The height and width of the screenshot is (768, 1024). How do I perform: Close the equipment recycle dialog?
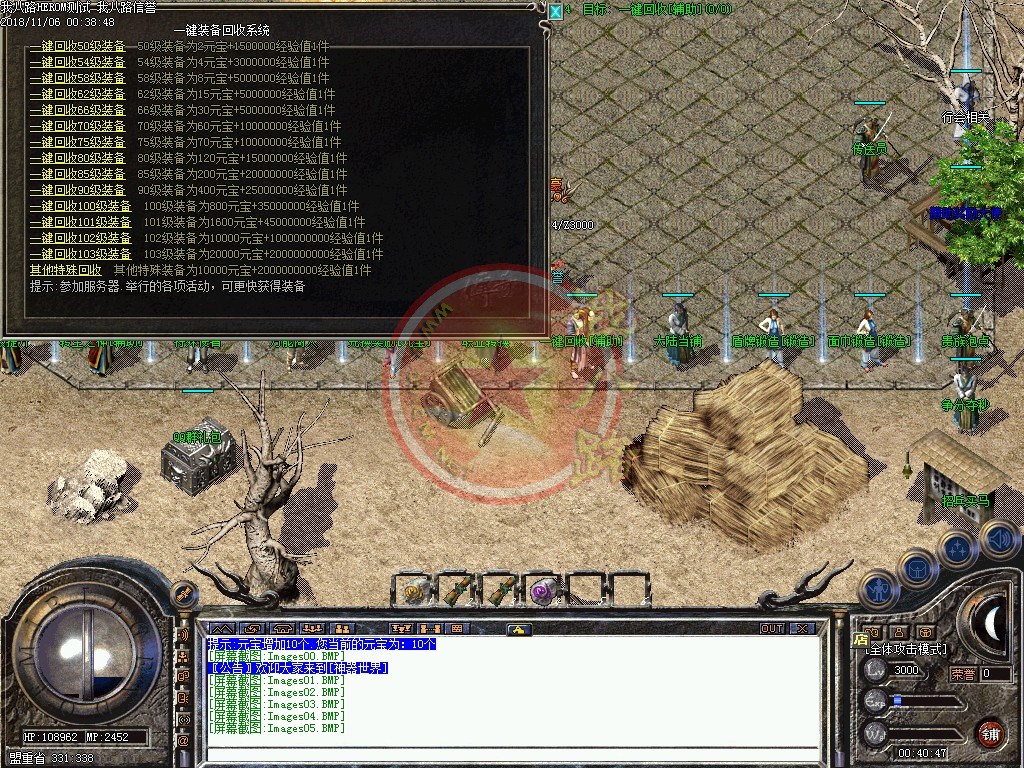click(556, 11)
